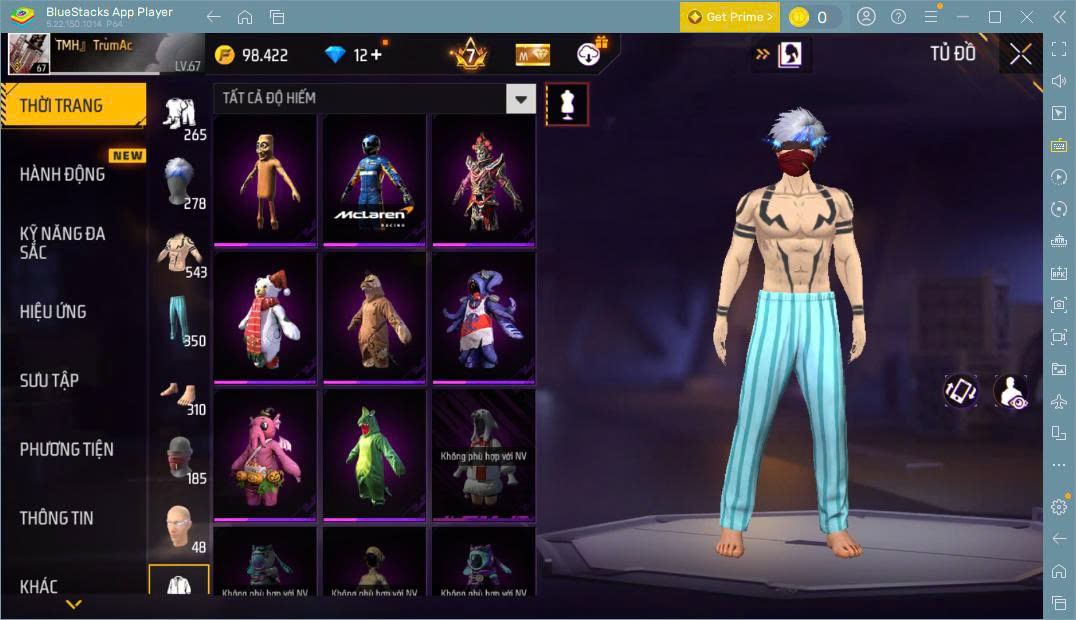Open the HÀNH ĐỘNG category

(63, 174)
